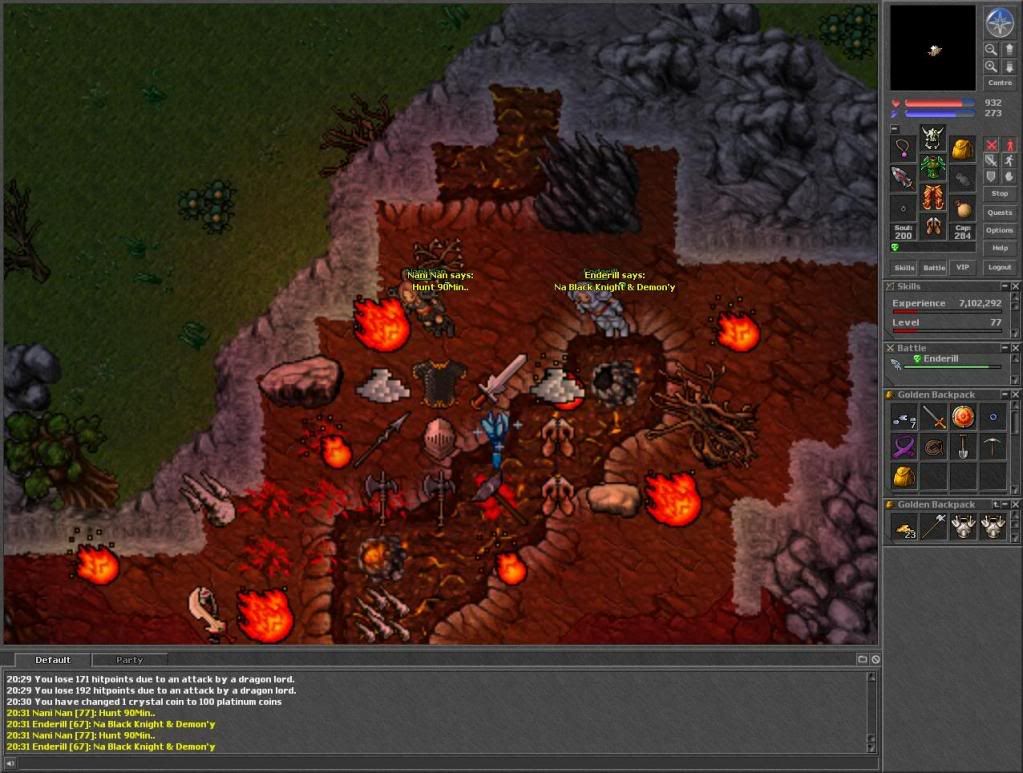
Task: Open the equipped golden backpack slot
Action: [962, 150]
